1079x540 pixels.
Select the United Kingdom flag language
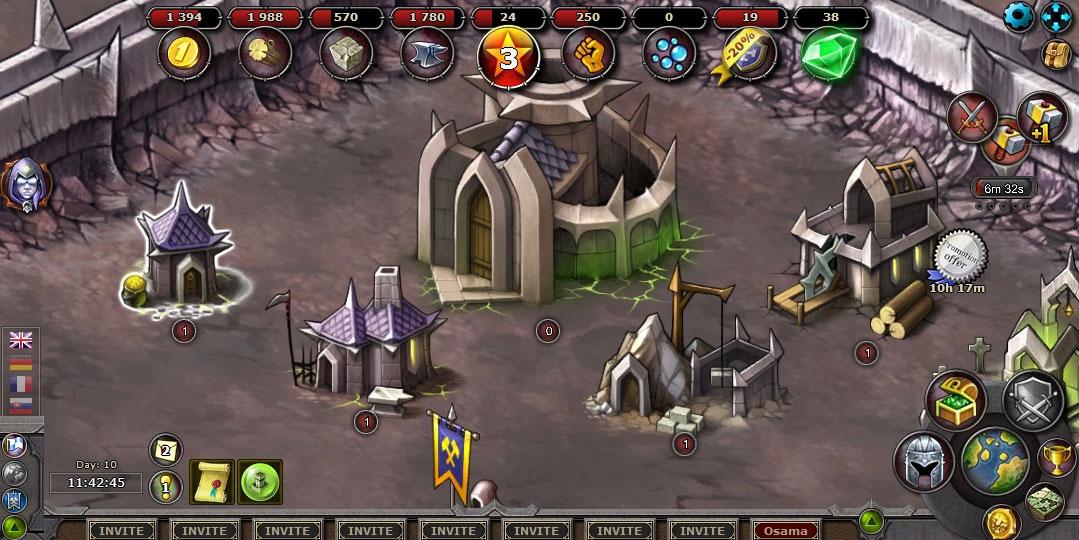click(20, 340)
